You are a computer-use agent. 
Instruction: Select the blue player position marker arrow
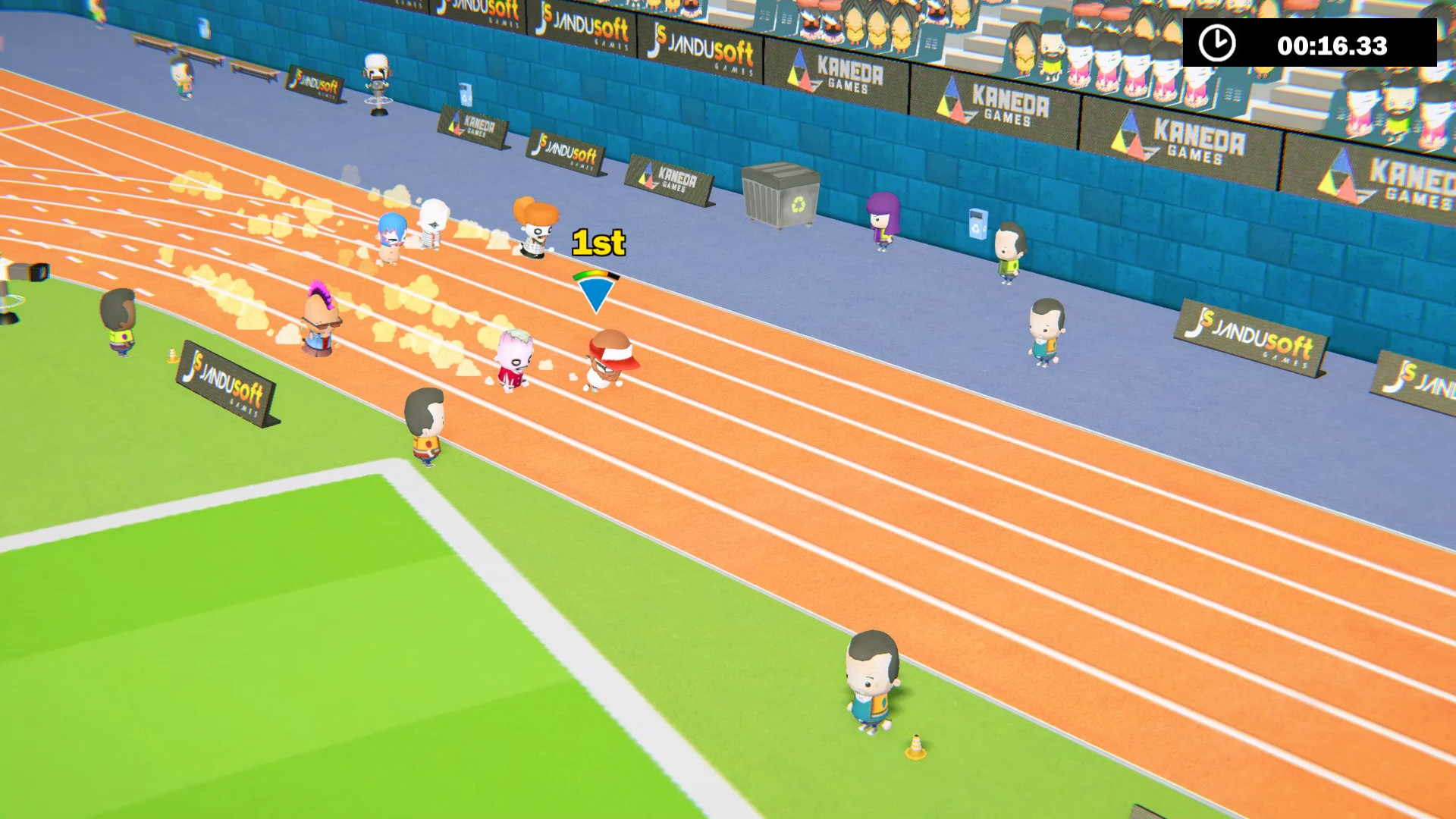(596, 292)
